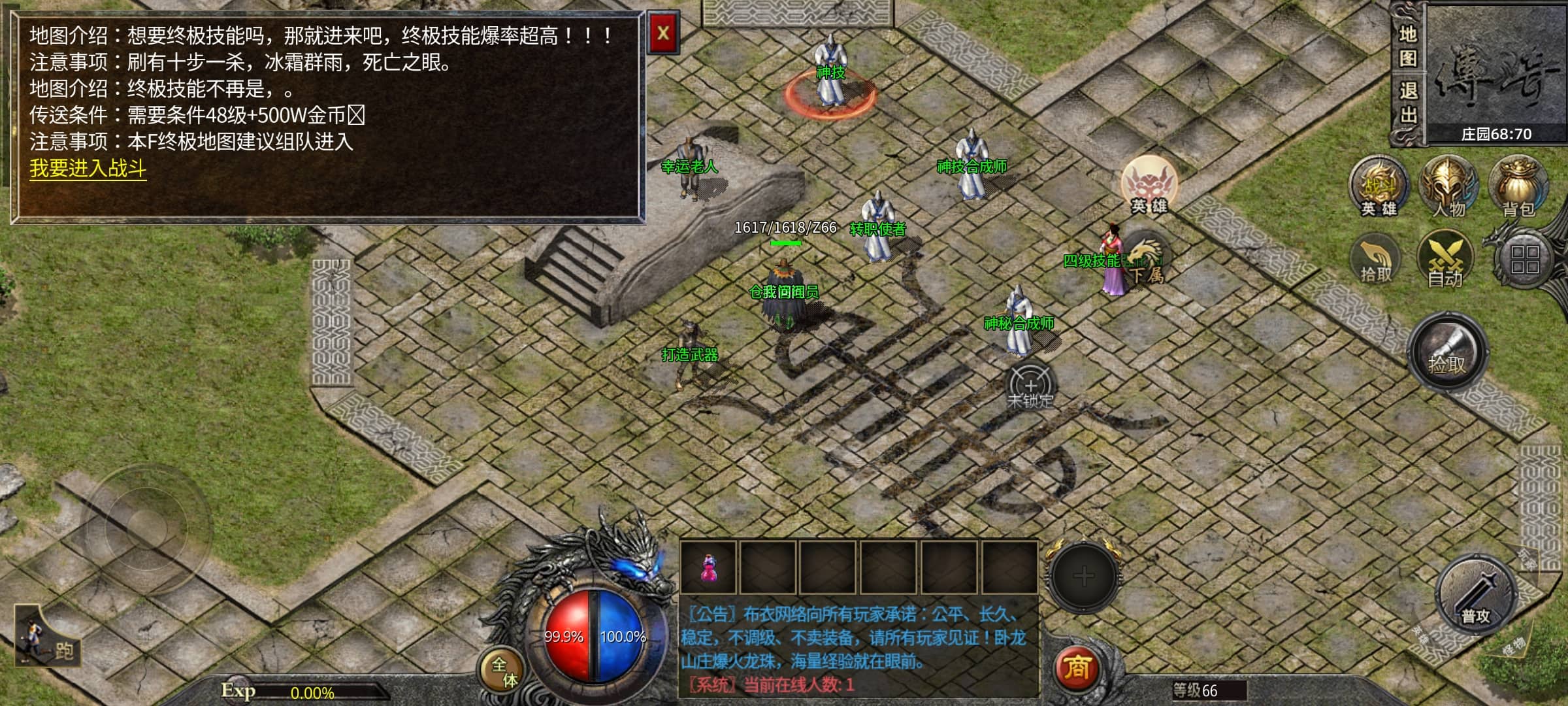Open the minimap showing 庄园 location
The height and width of the screenshot is (706, 1568).
point(1495,72)
